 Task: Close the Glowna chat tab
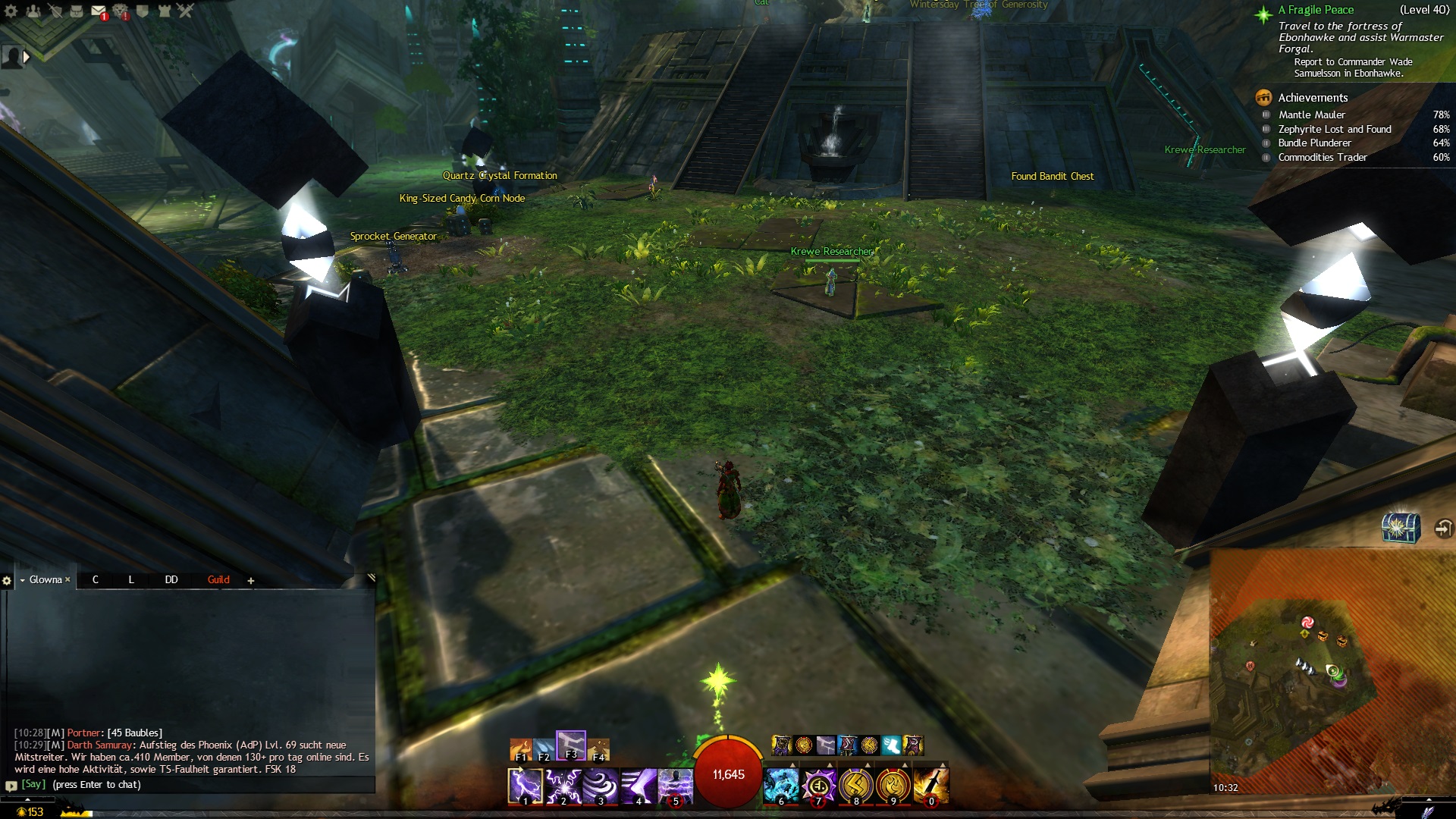pyautogui.click(x=67, y=580)
